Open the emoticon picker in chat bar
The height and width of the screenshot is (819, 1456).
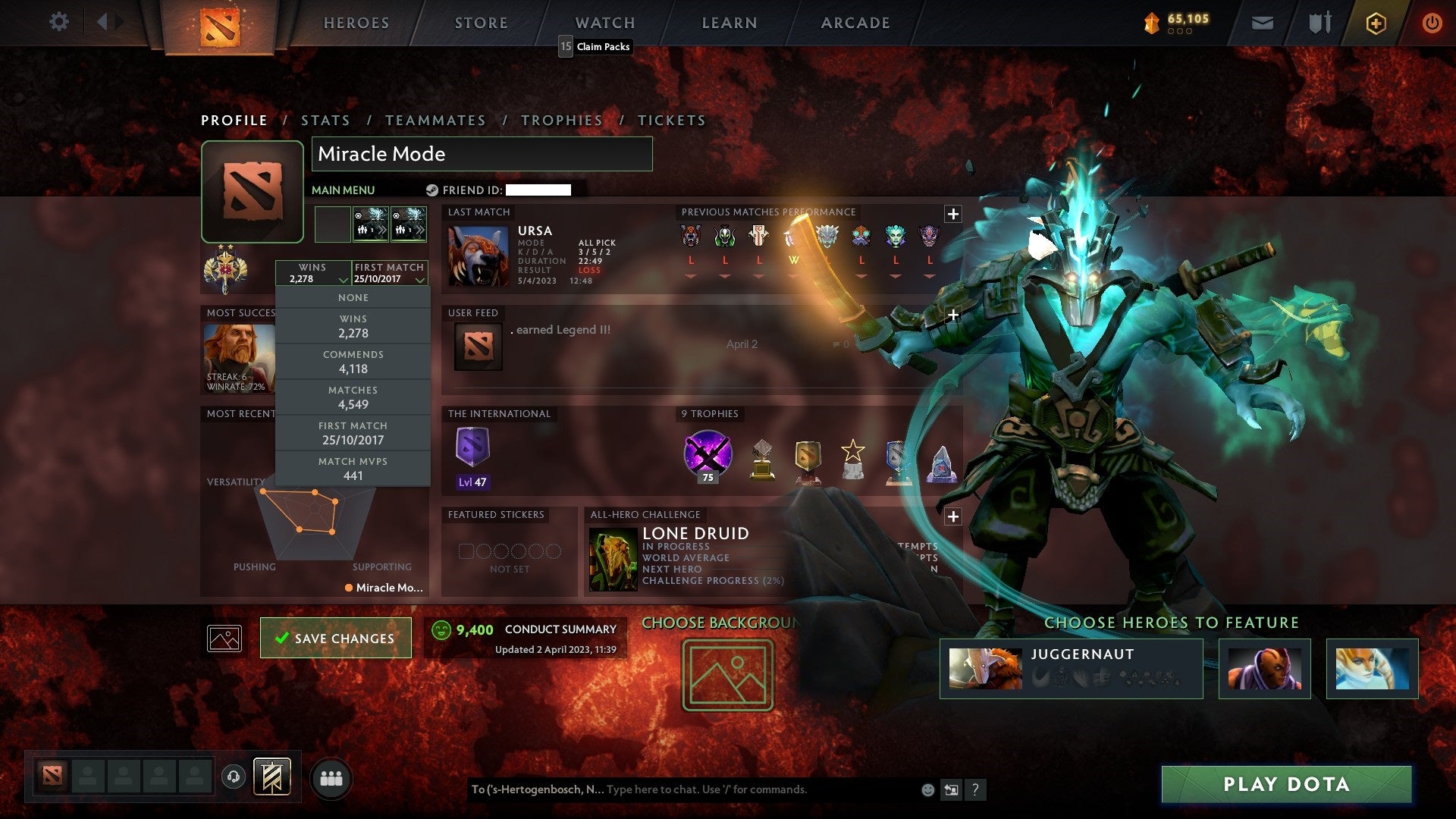pyautogui.click(x=927, y=789)
